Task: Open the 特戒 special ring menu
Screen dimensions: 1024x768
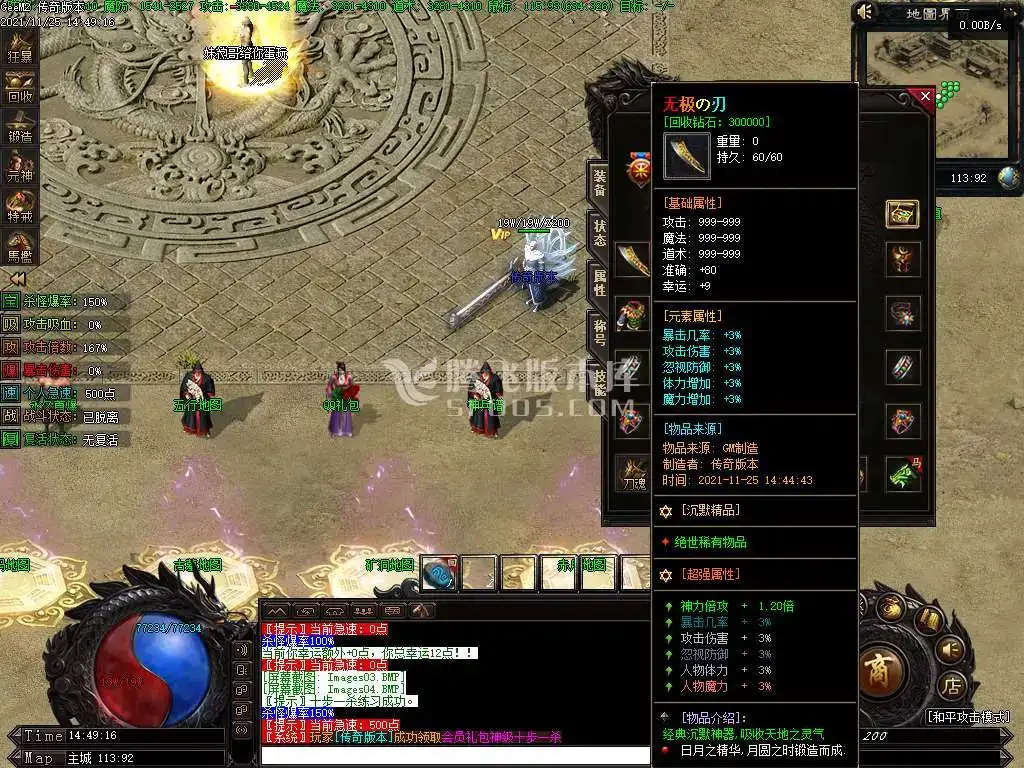Action: 20,205
